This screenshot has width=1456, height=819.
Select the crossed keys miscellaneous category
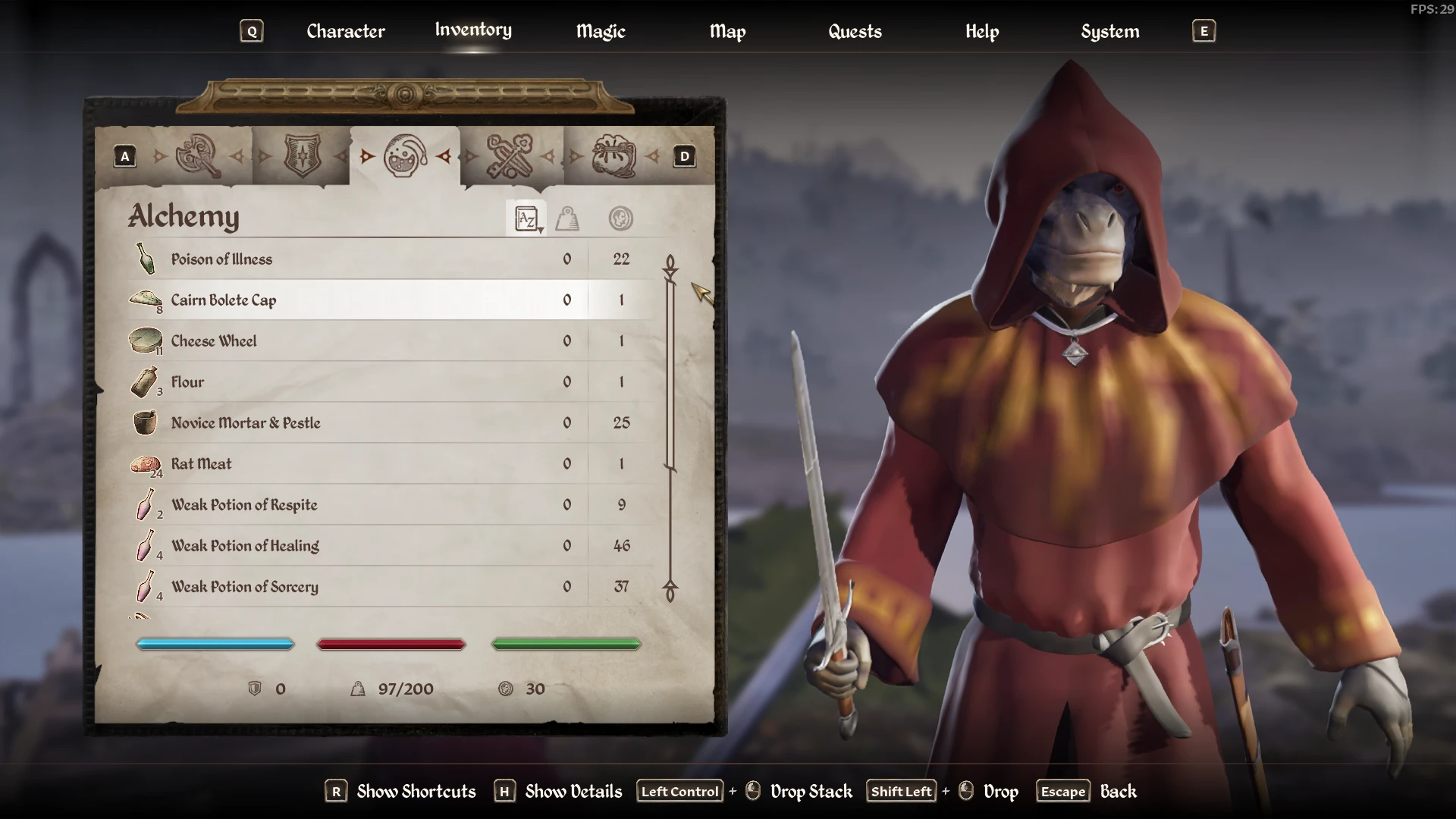pyautogui.click(x=510, y=156)
